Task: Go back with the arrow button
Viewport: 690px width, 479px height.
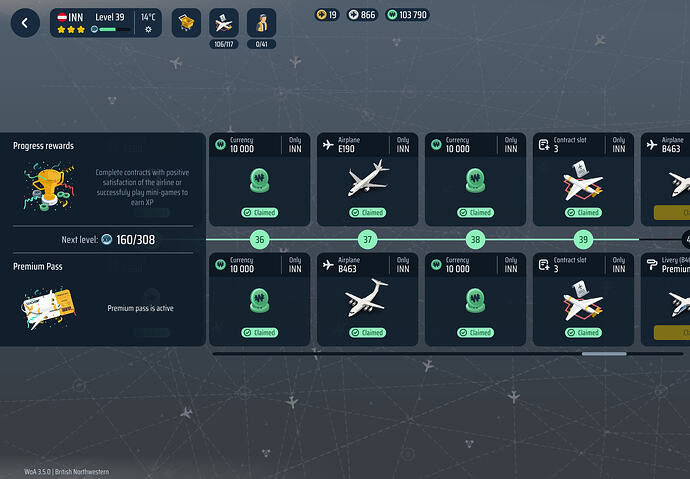Action: [x=25, y=23]
